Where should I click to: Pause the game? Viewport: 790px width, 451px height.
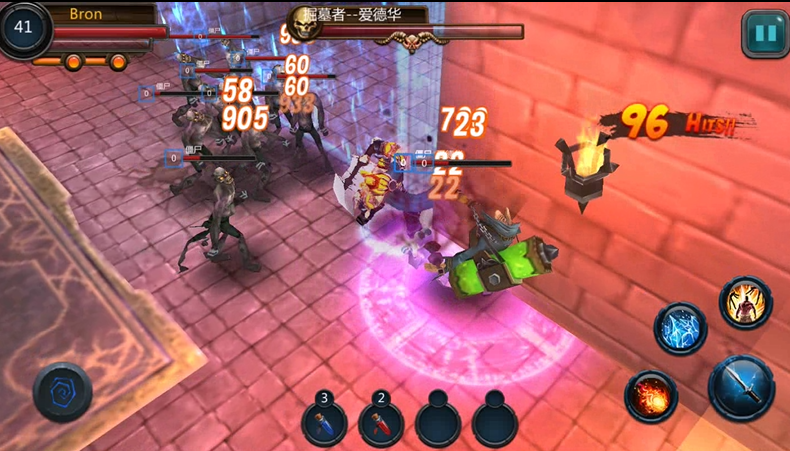click(765, 34)
